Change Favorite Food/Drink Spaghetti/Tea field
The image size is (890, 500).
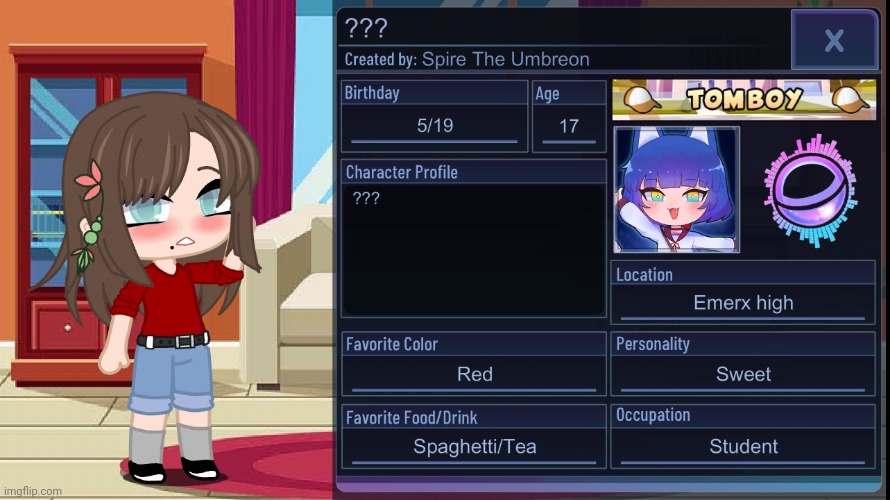474,447
